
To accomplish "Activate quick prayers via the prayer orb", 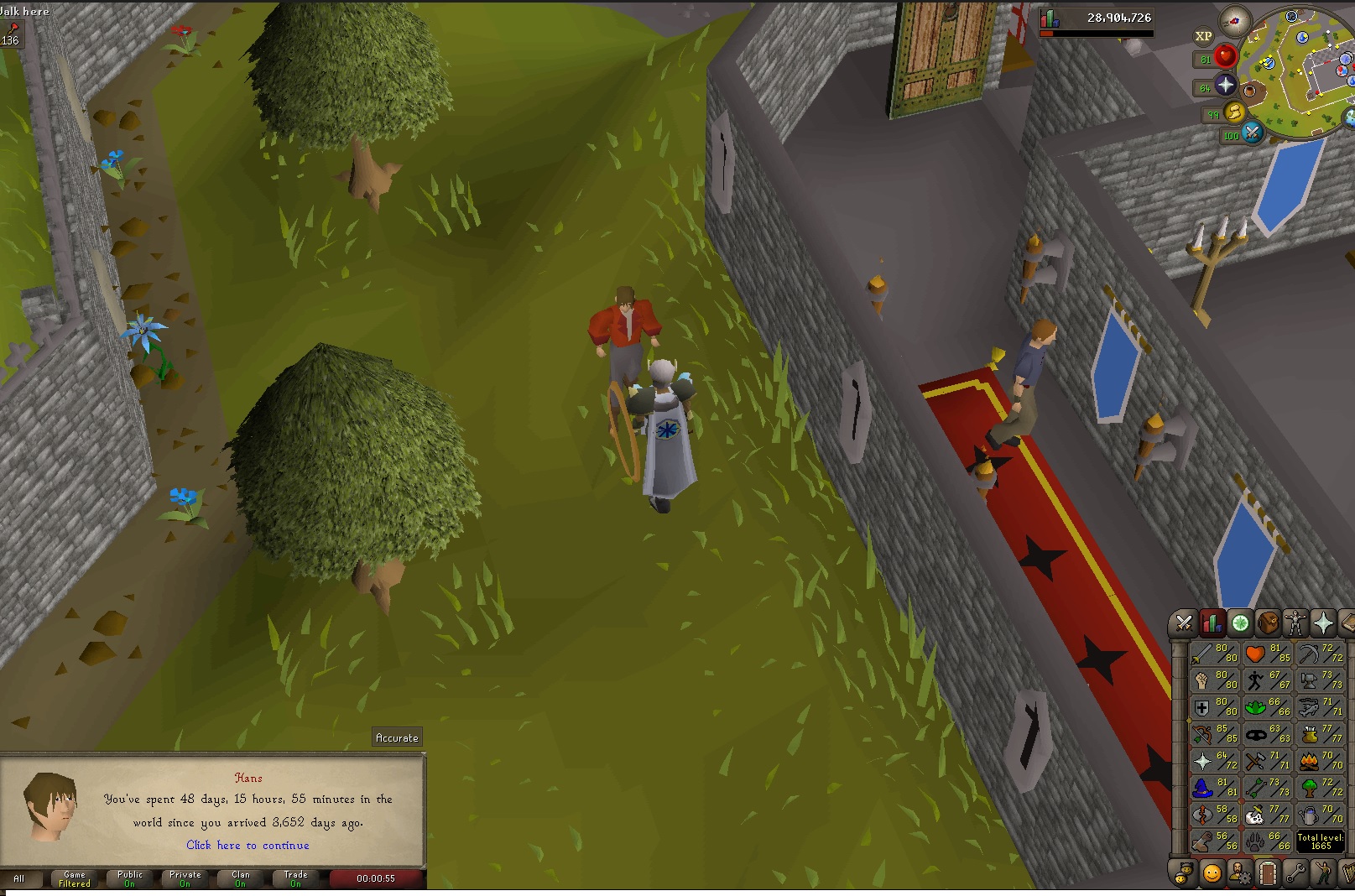I will 1225,85.
